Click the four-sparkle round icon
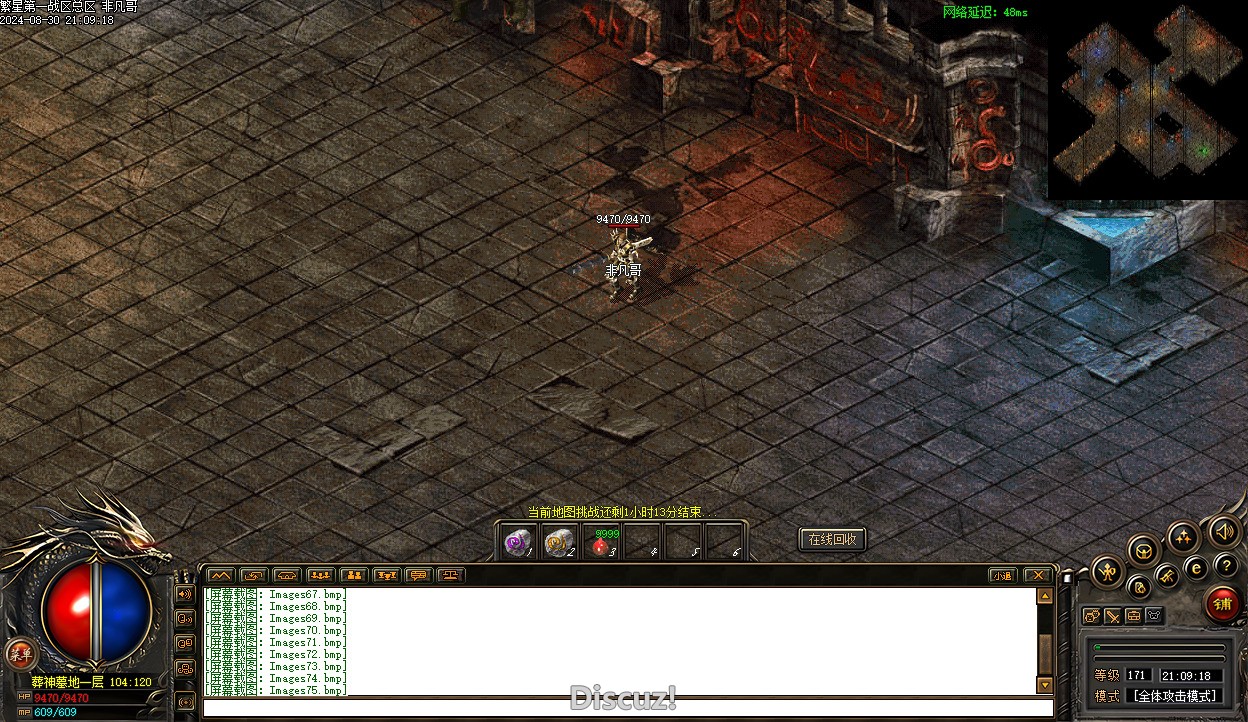Screen dimensions: 1248x722 pos(1183,537)
